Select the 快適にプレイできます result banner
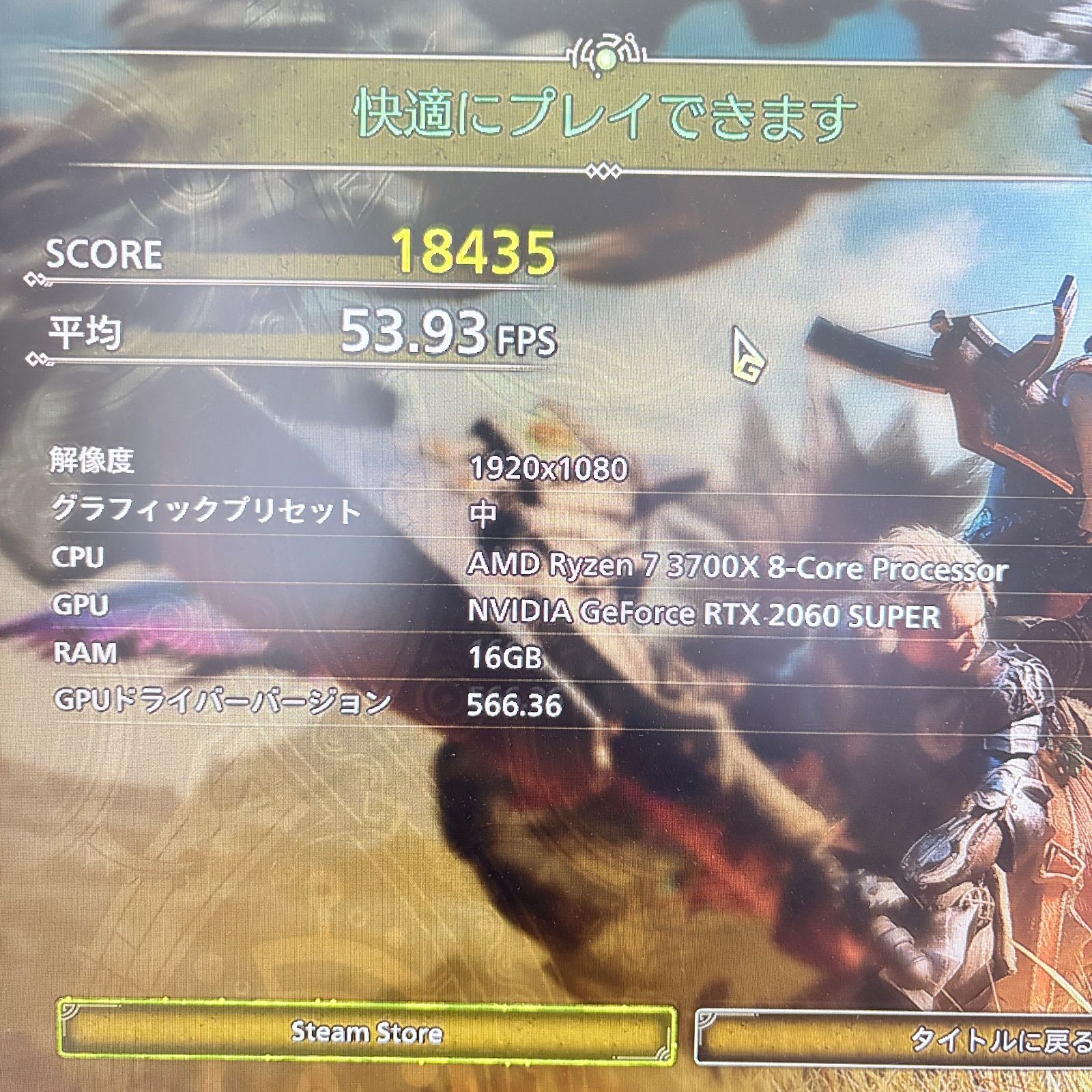This screenshot has width=1092, height=1092. 601,113
